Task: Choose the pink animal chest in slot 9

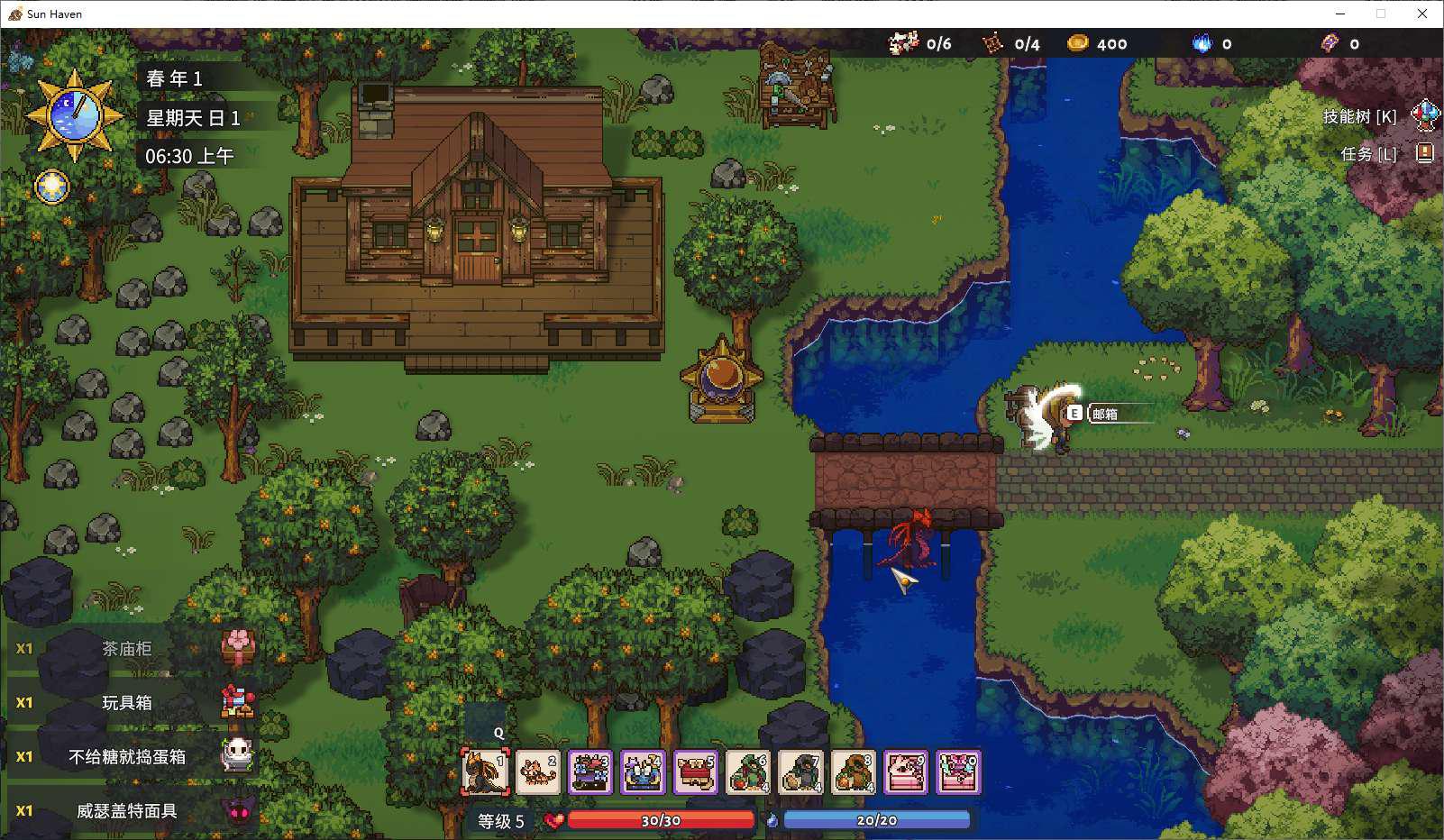Action: [x=905, y=772]
